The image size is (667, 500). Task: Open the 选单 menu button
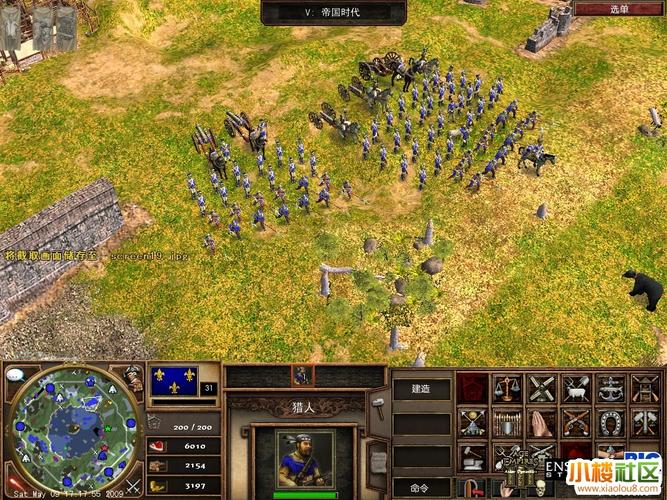coord(620,9)
